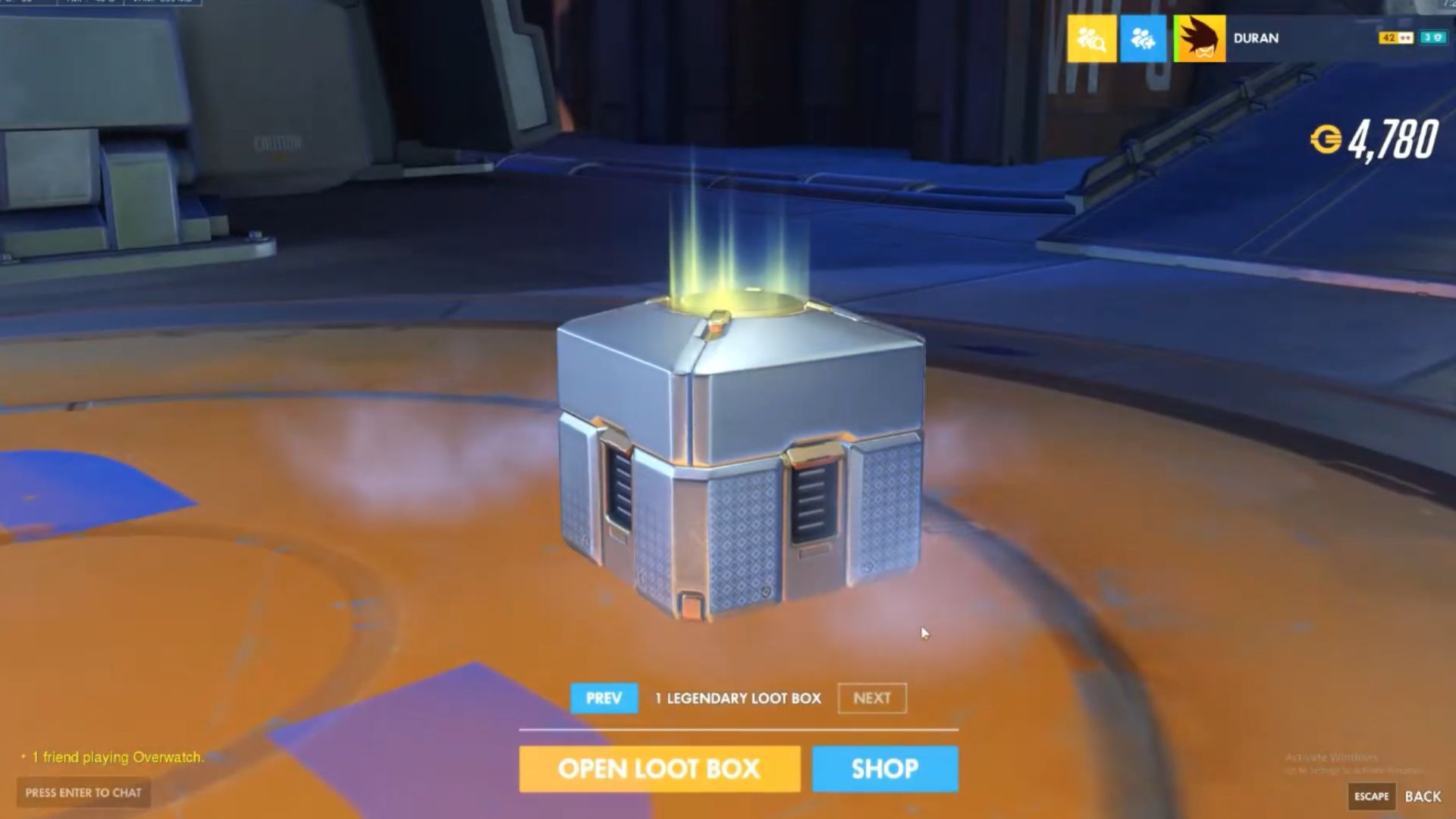
Task: Click the PRESS ENTER TO CHAT prompt
Action: [83, 792]
